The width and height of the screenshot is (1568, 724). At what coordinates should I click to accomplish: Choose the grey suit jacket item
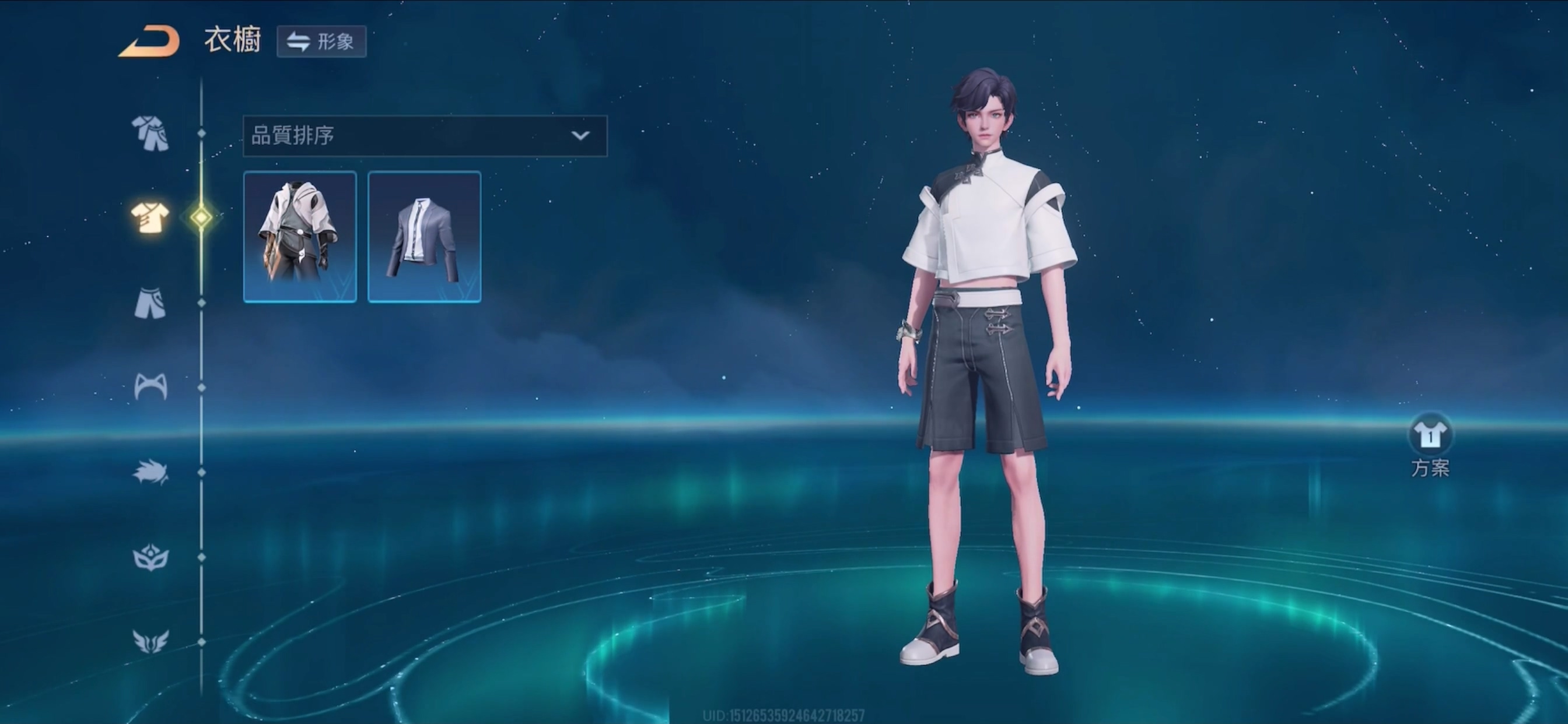[x=424, y=237]
